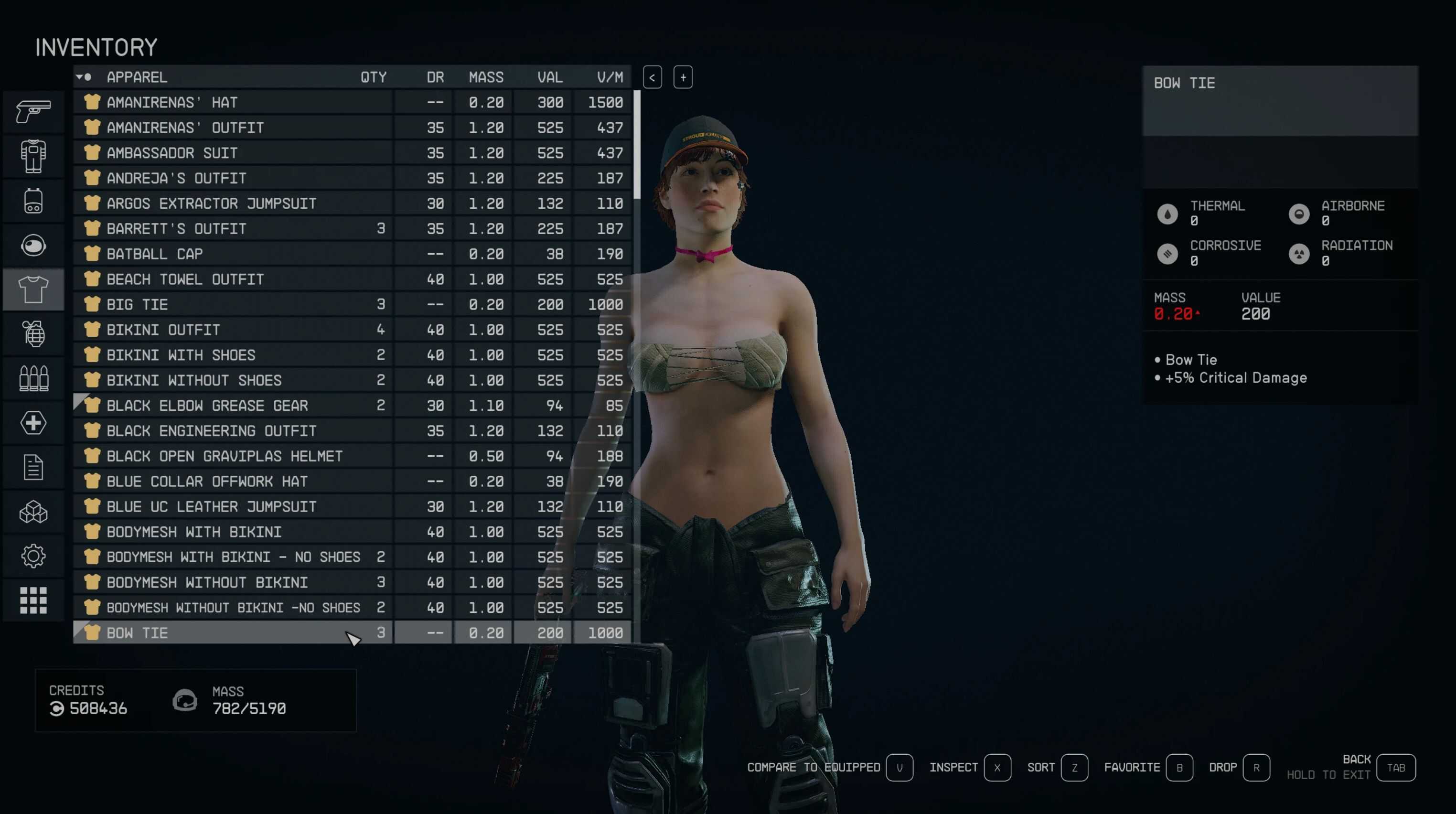
Task: Open the resources cube category
Action: [x=33, y=512]
